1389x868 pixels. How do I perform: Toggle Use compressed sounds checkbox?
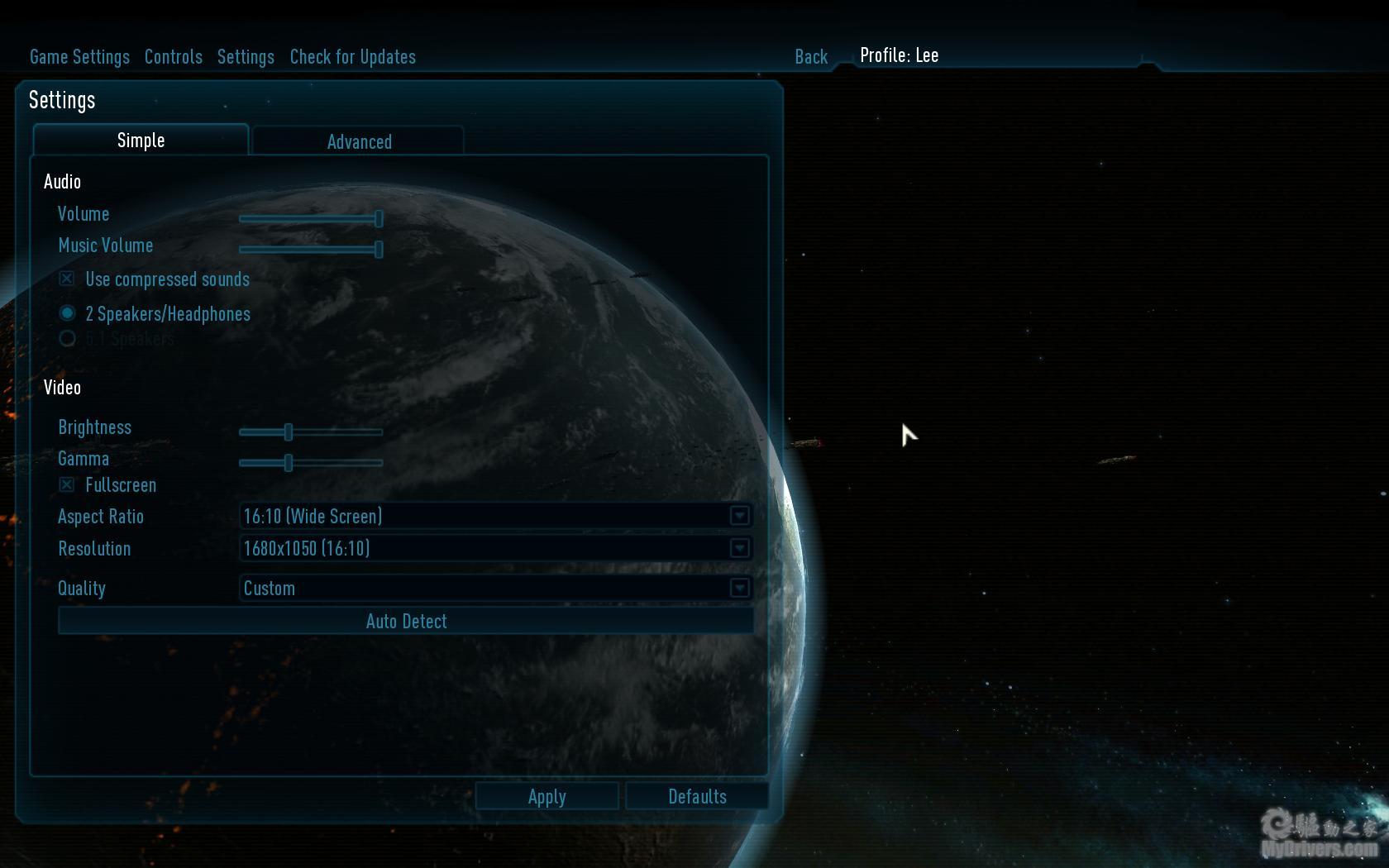tap(67, 279)
